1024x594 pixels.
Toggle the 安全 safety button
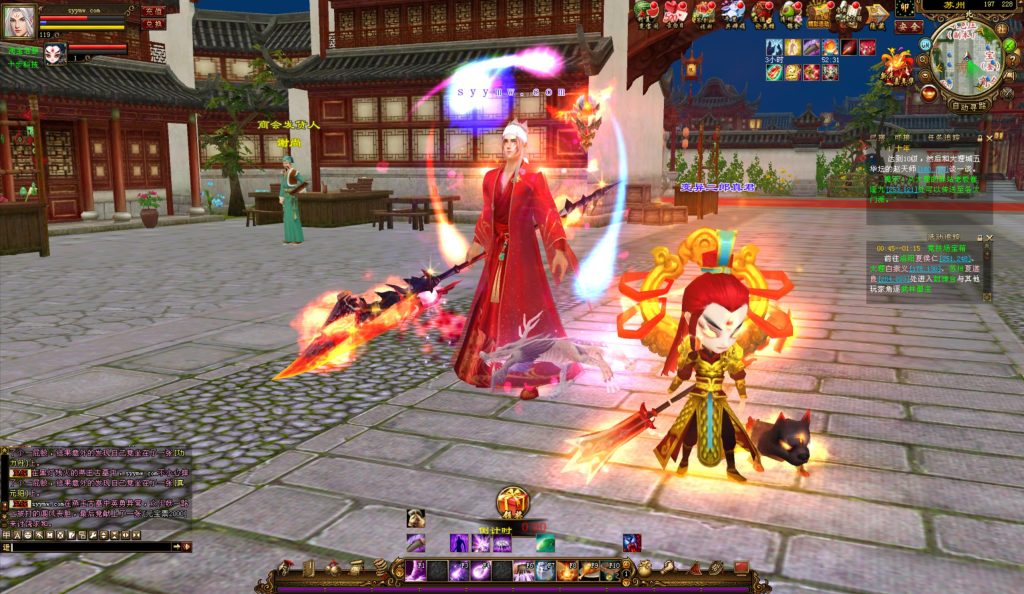pyautogui.click(x=908, y=27)
